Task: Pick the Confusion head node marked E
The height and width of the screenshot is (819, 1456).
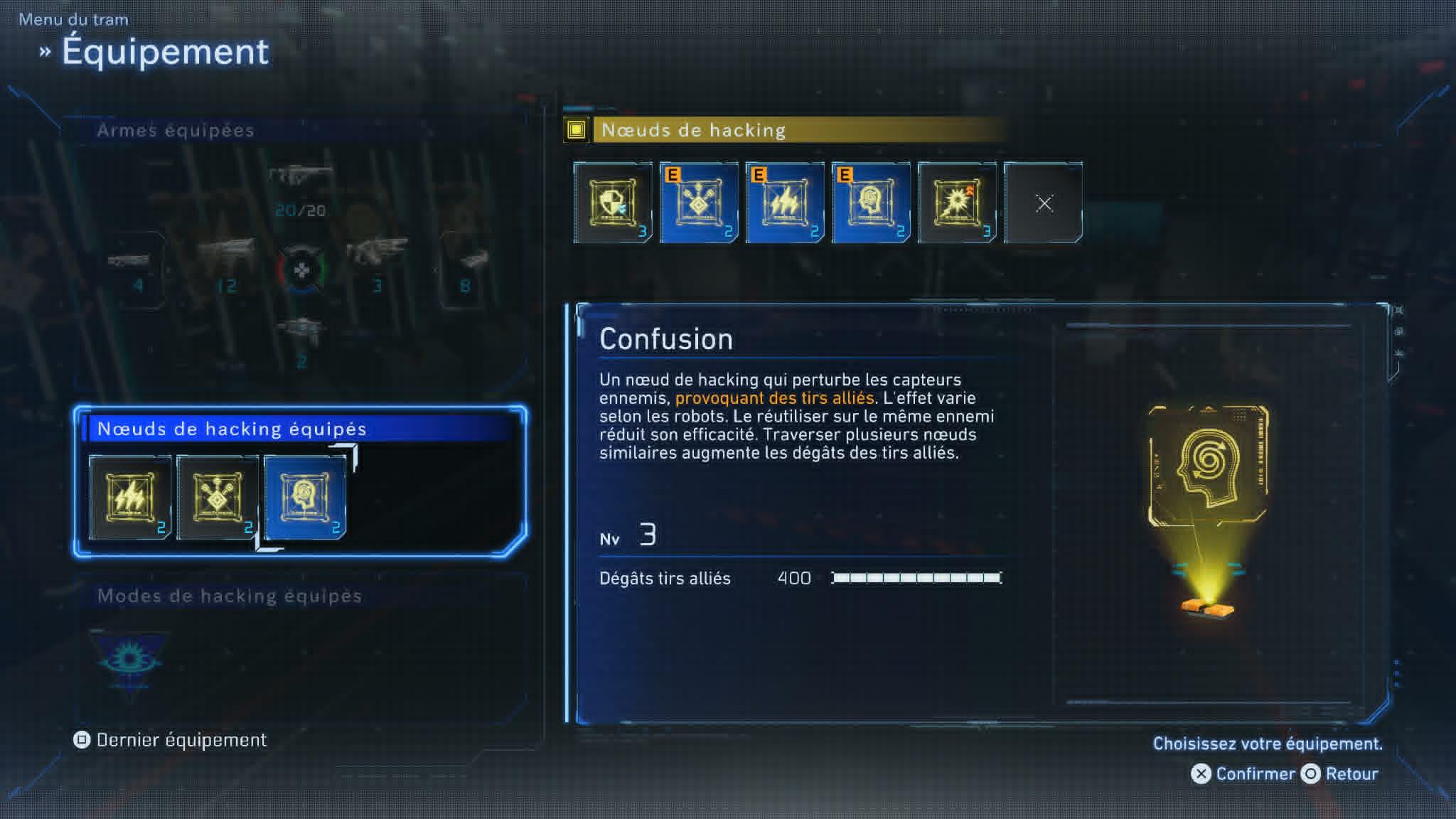Action: pyautogui.click(x=871, y=203)
